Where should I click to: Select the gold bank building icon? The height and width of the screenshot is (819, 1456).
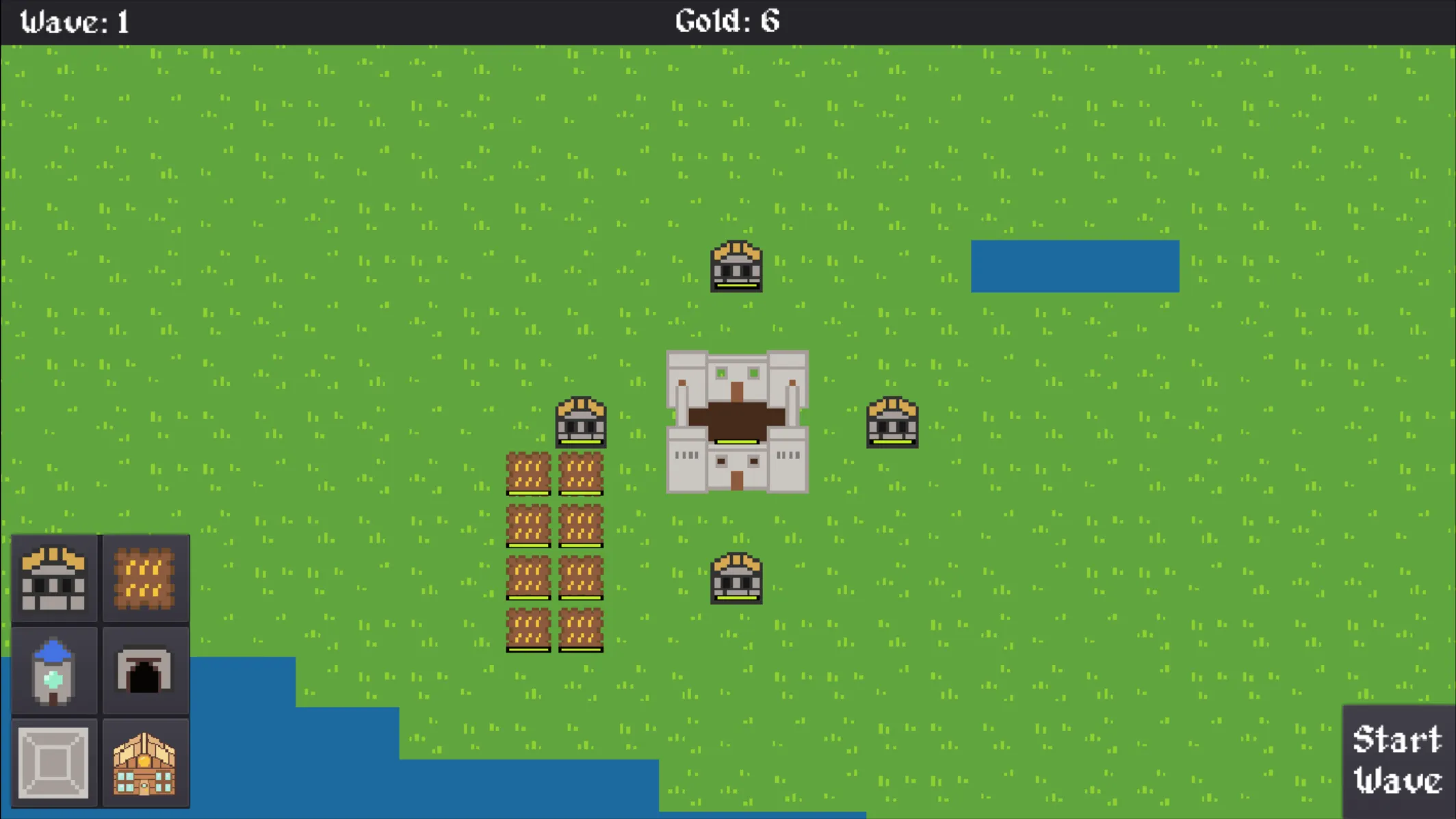click(x=146, y=761)
